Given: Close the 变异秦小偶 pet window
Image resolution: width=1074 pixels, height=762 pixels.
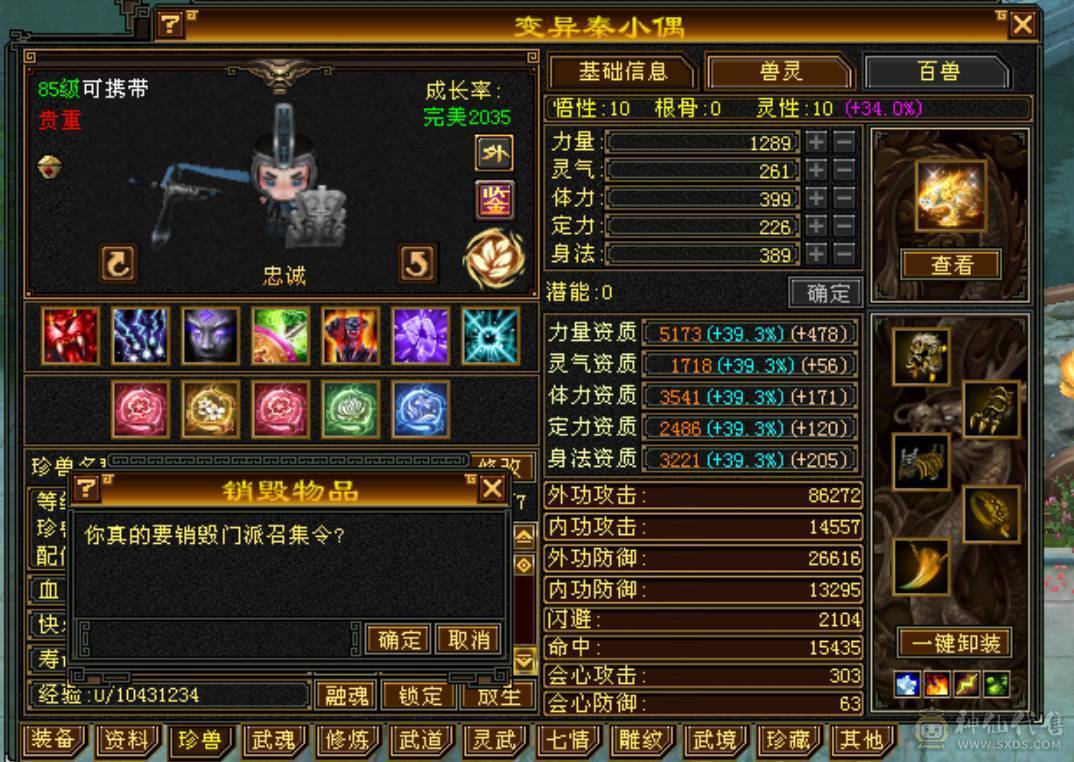Looking at the screenshot, I should [x=1022, y=25].
